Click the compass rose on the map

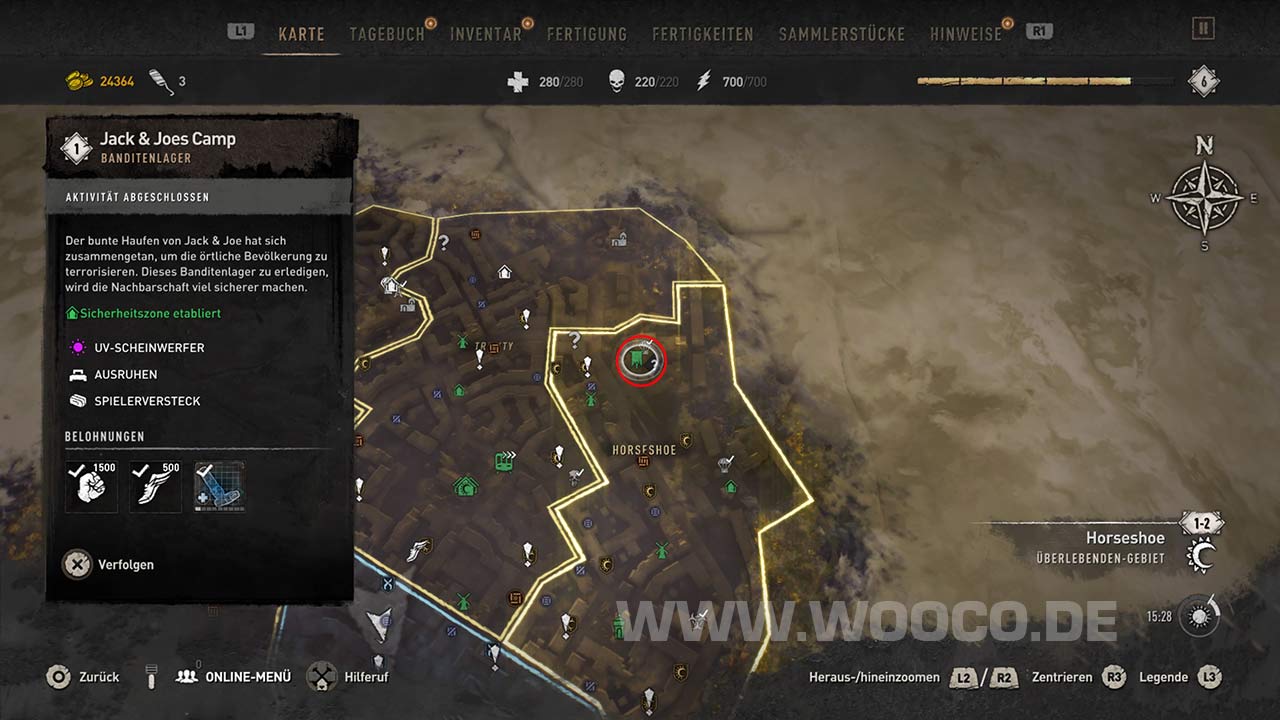pyautogui.click(x=1204, y=197)
